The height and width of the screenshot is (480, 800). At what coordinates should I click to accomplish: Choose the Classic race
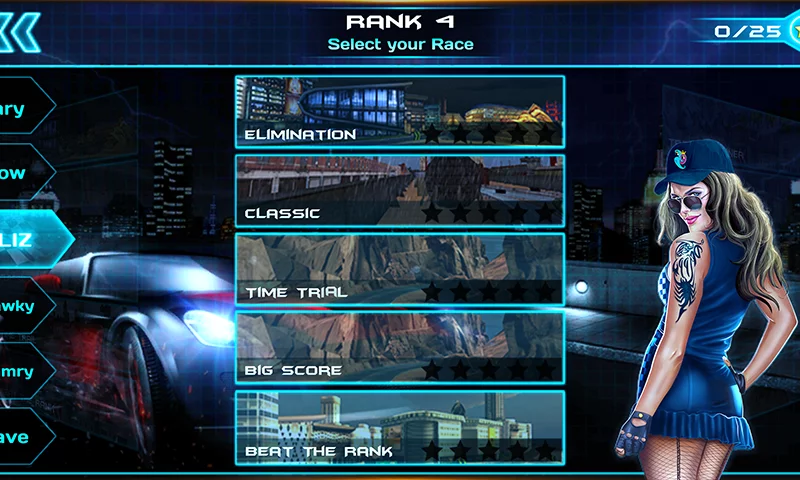(399, 190)
